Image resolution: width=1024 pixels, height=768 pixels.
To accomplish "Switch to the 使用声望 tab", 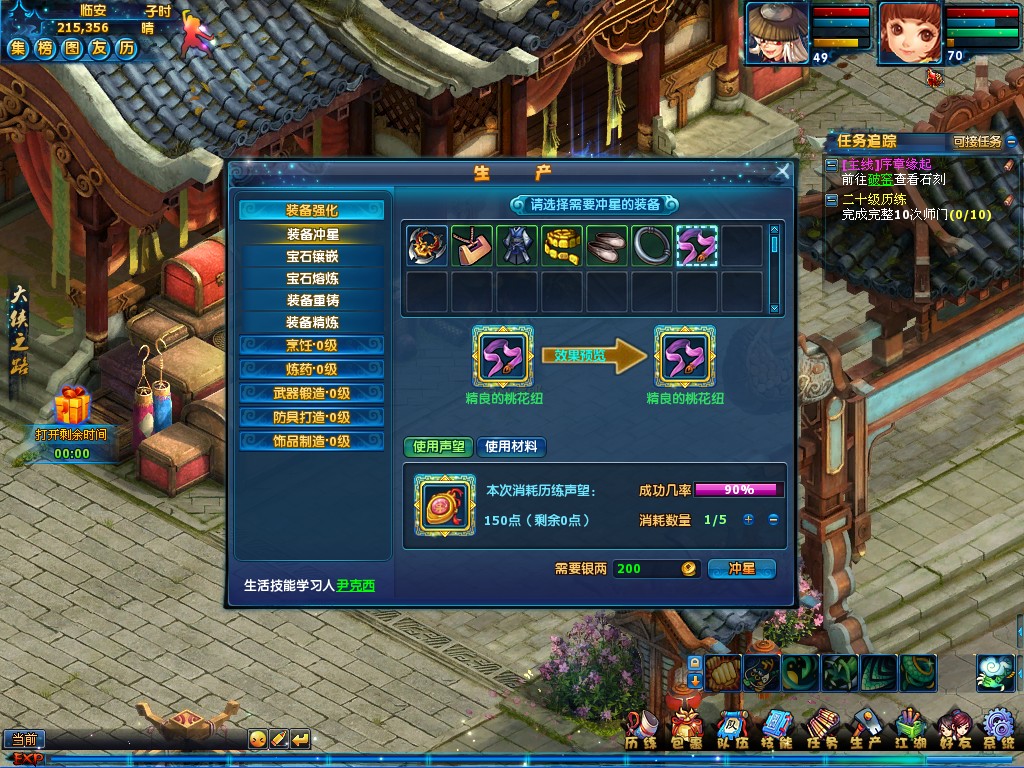I will [439, 447].
